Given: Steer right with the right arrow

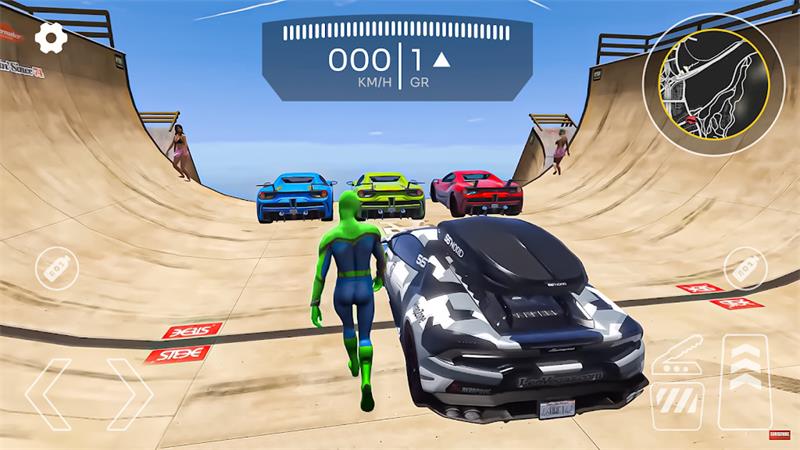Looking at the screenshot, I should tap(129, 394).
